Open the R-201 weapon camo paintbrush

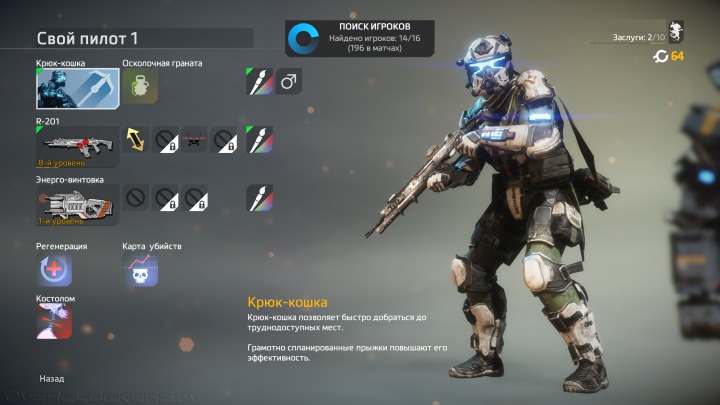(x=260, y=139)
